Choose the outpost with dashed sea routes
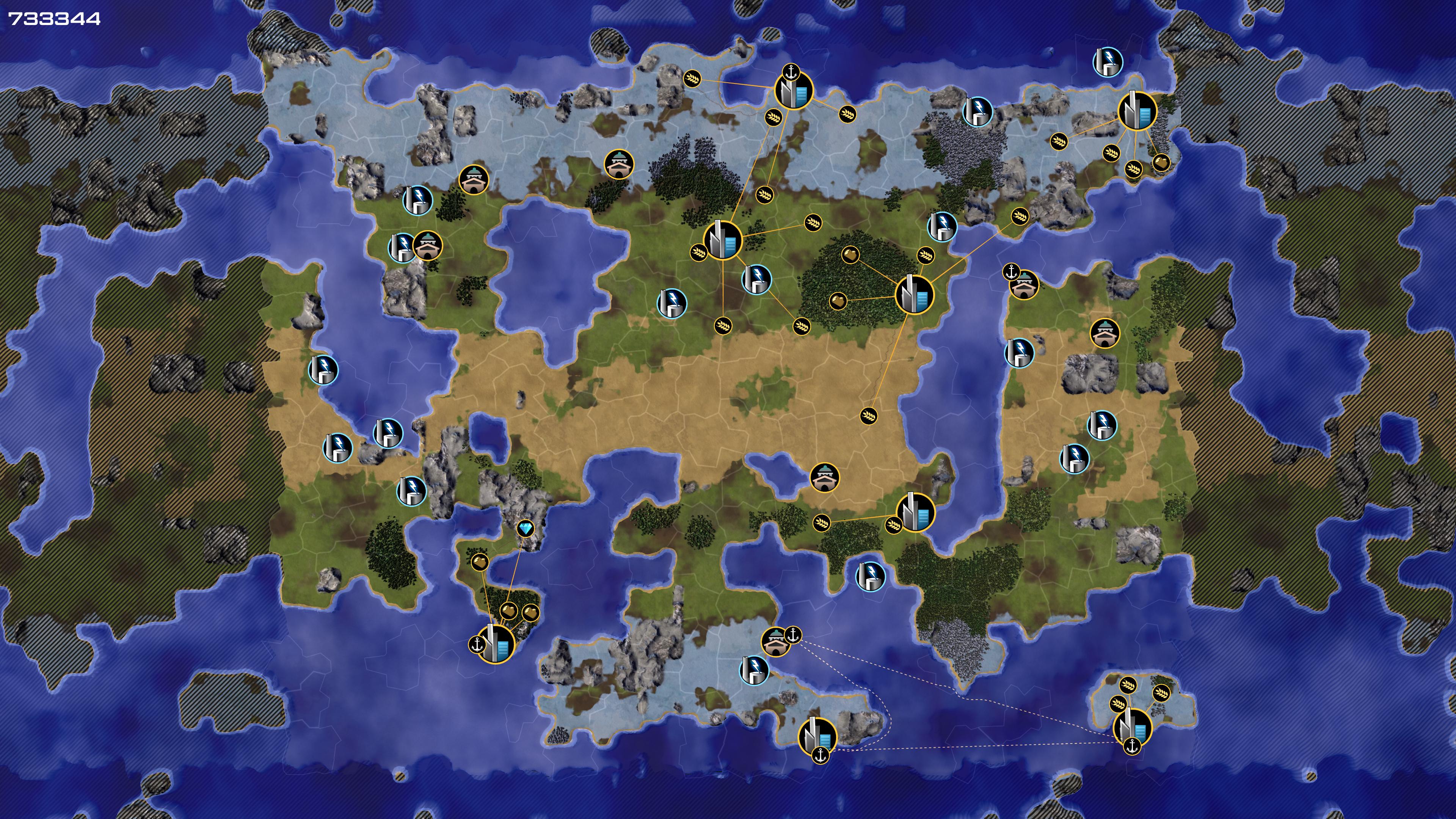Viewport: 1456px width, 819px height. (775, 642)
